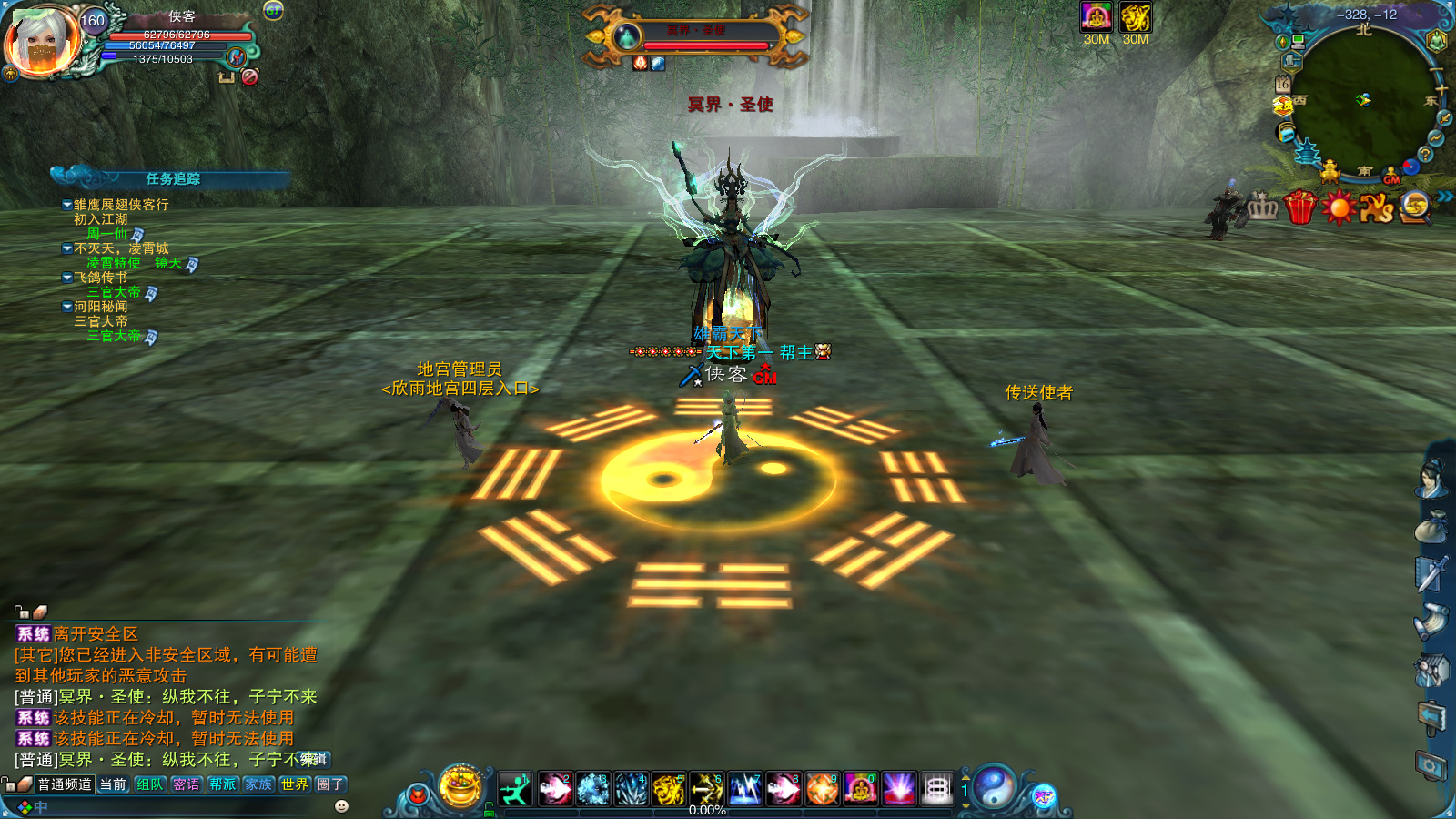The image size is (1456, 819).
Task: Switch chat to the 组队 team tab
Action: [150, 784]
